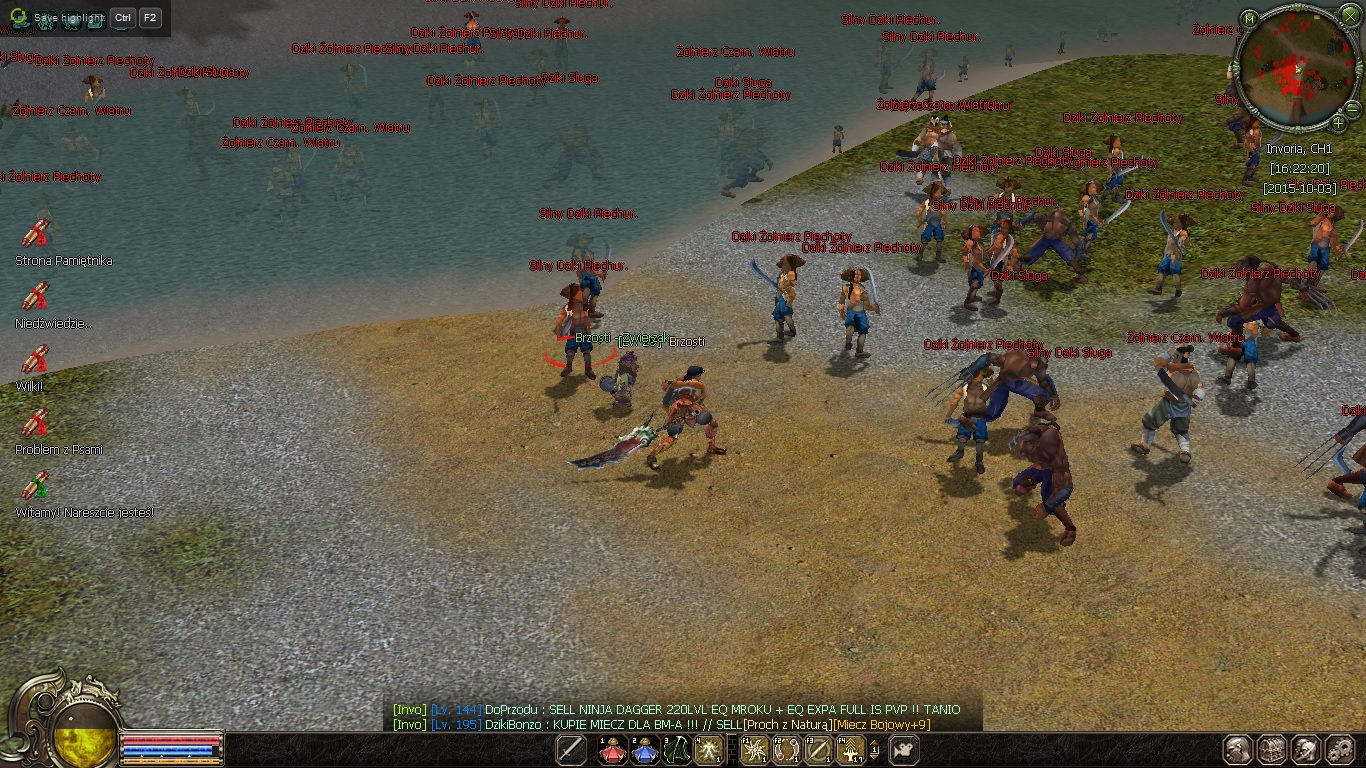Activate the F1 spinning blade skill
The height and width of the screenshot is (768, 1366).
[x=754, y=749]
